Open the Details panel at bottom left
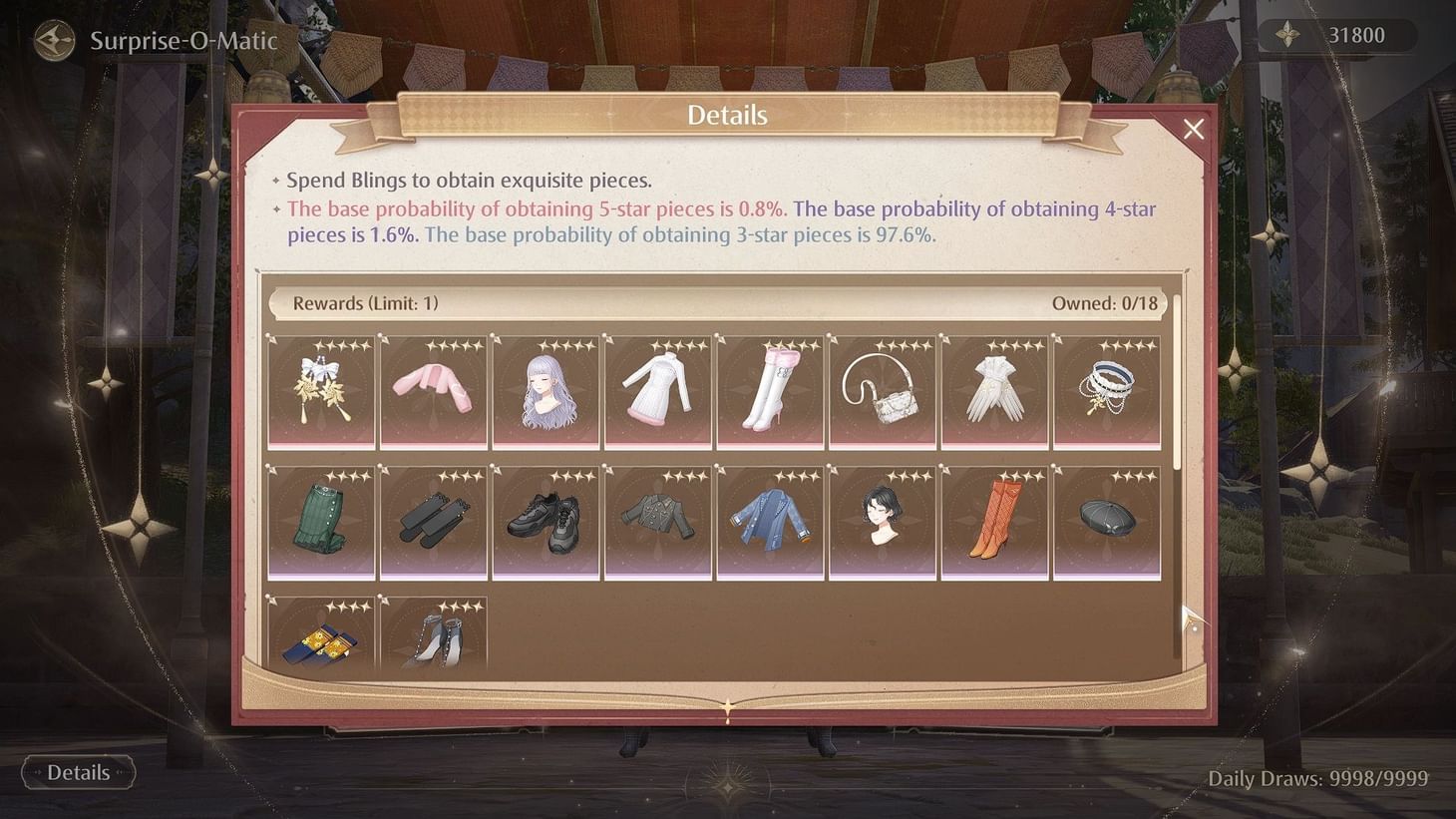The image size is (1456, 819). point(78,772)
